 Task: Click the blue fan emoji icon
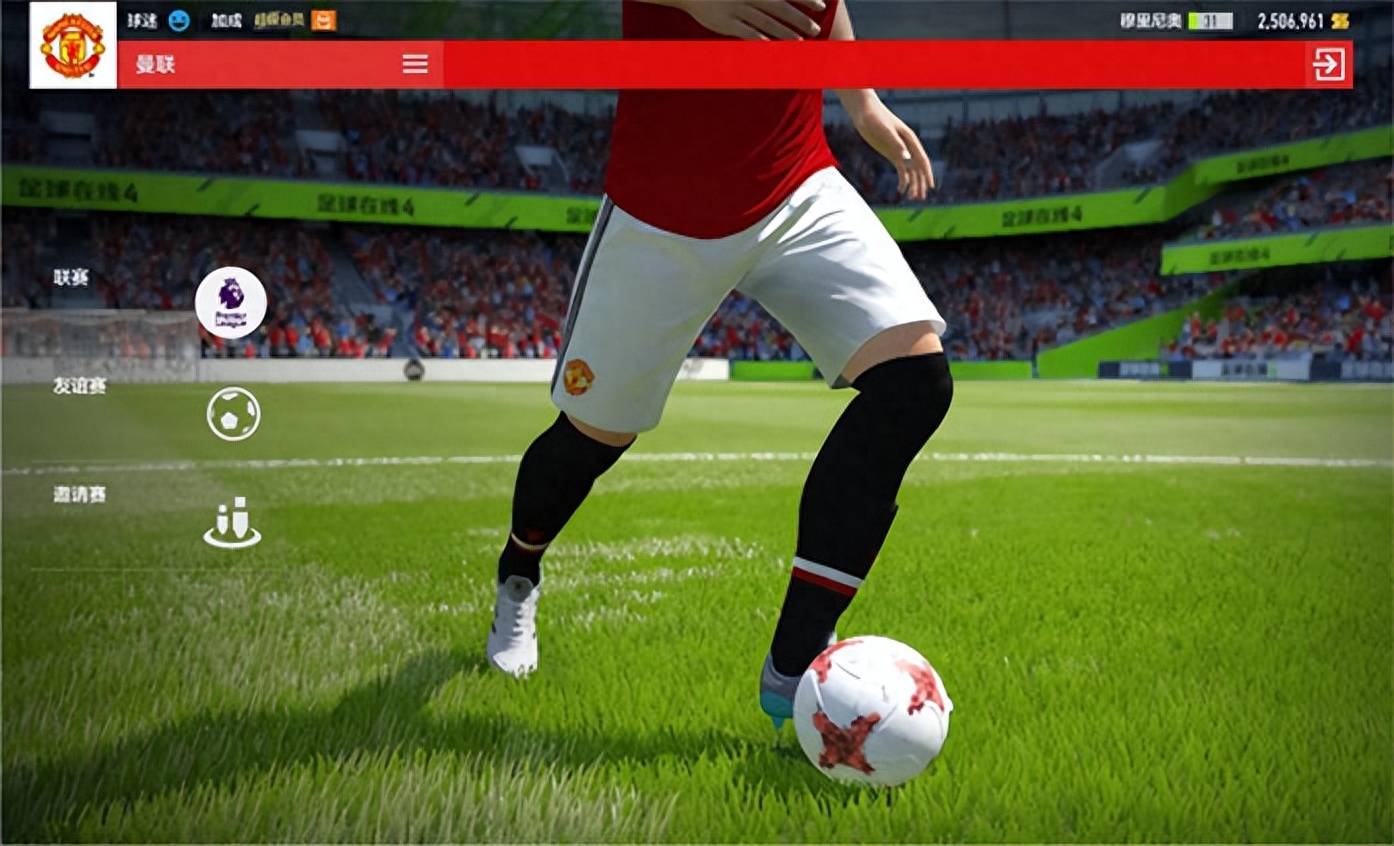(x=180, y=20)
